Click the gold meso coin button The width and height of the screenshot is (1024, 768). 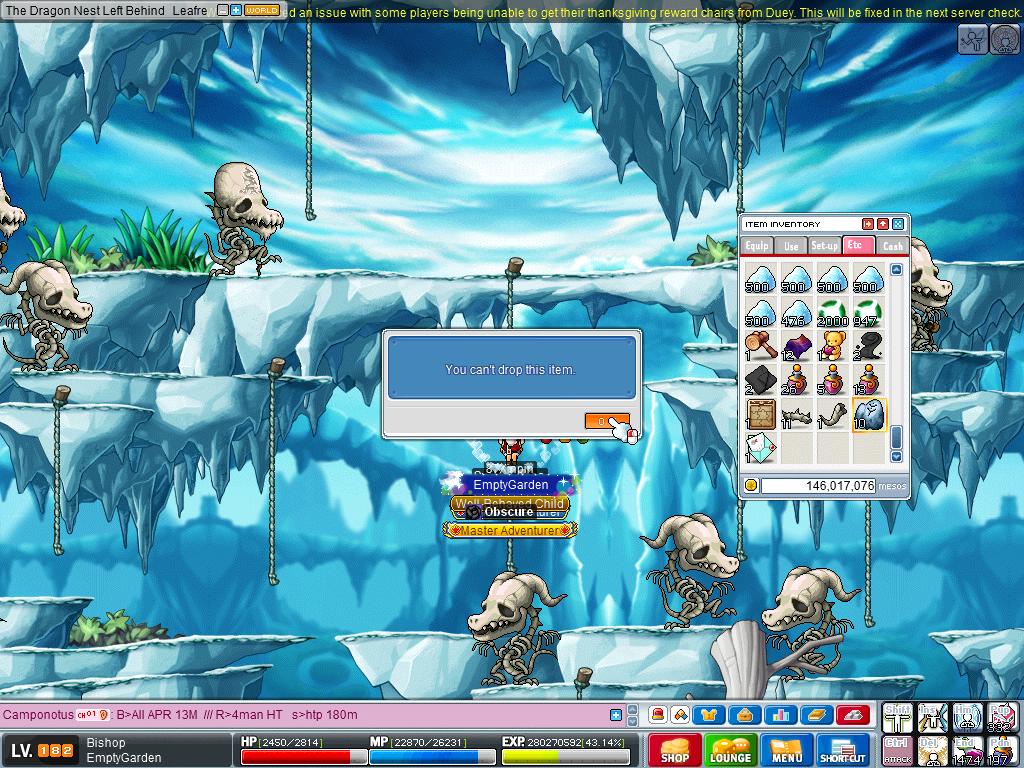point(751,486)
